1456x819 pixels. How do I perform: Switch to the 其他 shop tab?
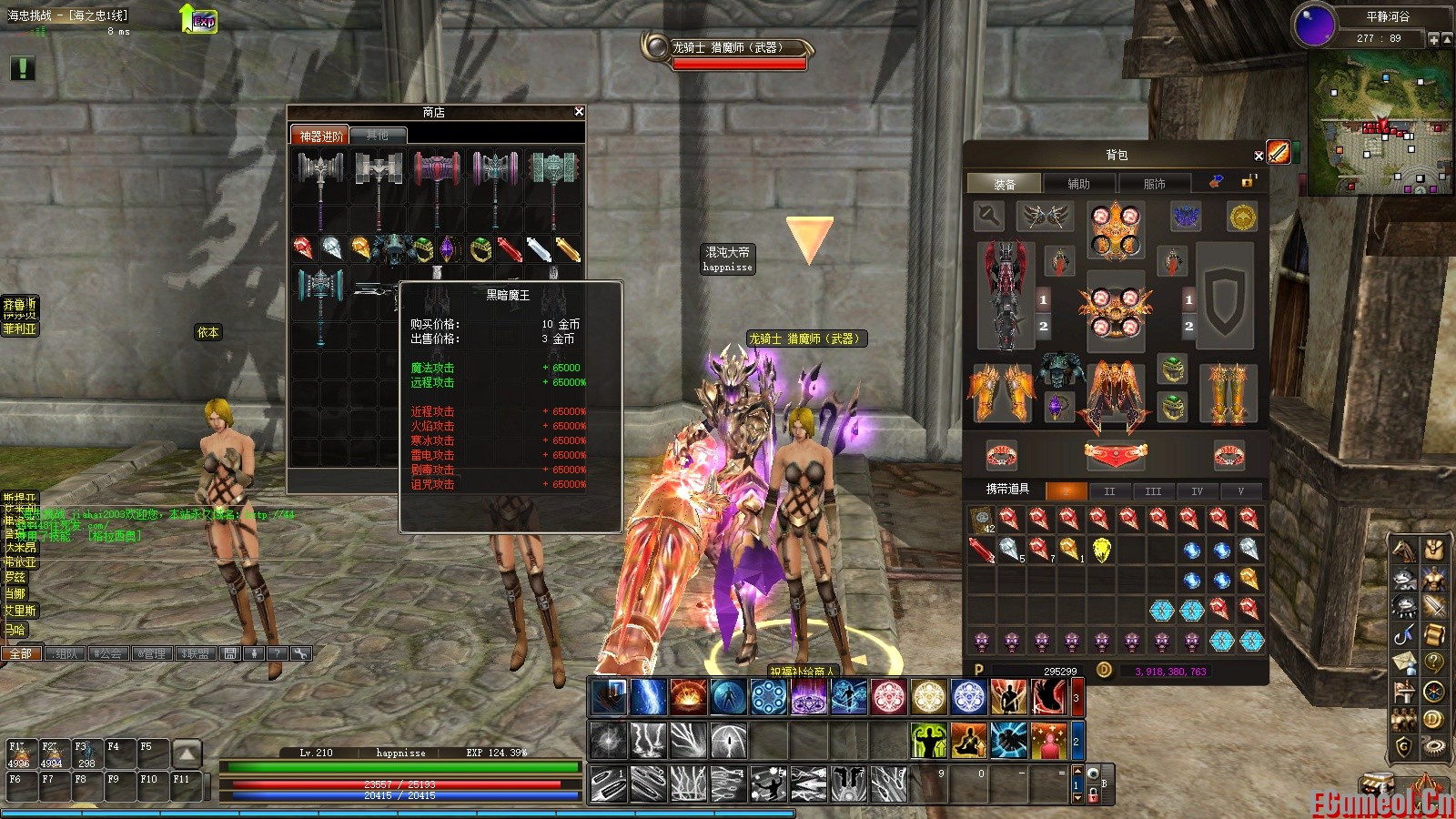377,136
